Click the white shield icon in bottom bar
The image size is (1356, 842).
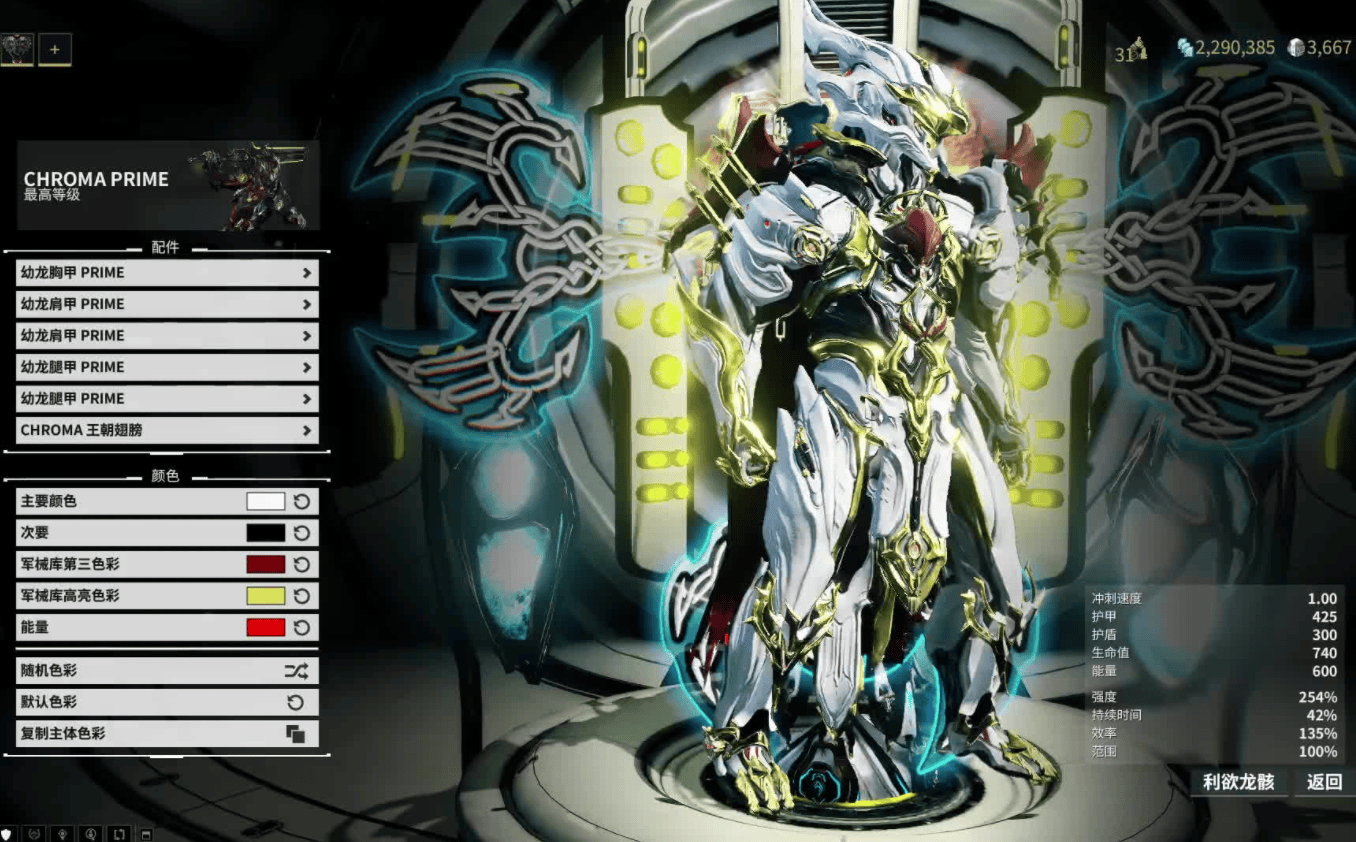[x=8, y=833]
